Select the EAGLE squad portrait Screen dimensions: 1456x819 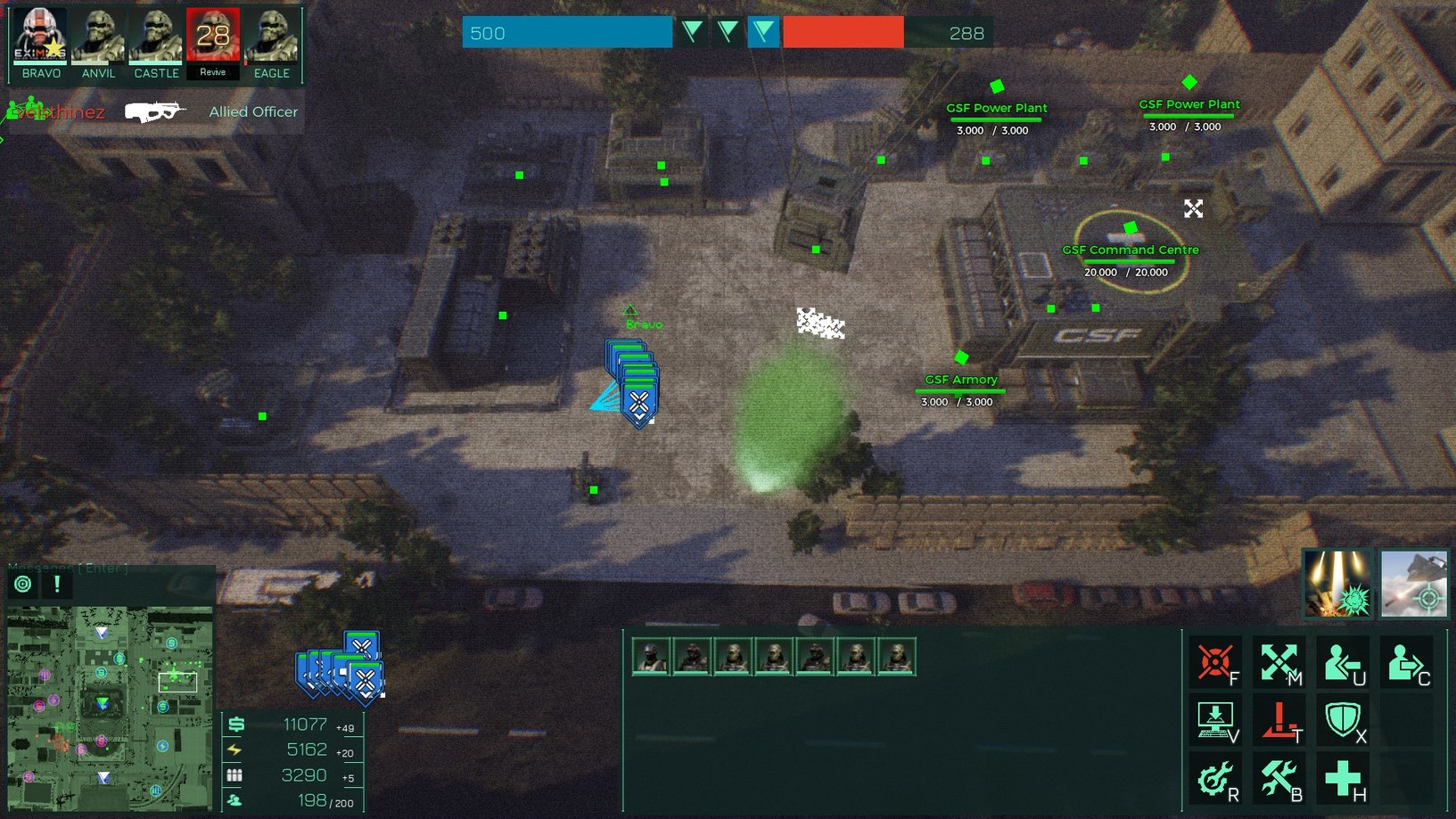coord(271,37)
